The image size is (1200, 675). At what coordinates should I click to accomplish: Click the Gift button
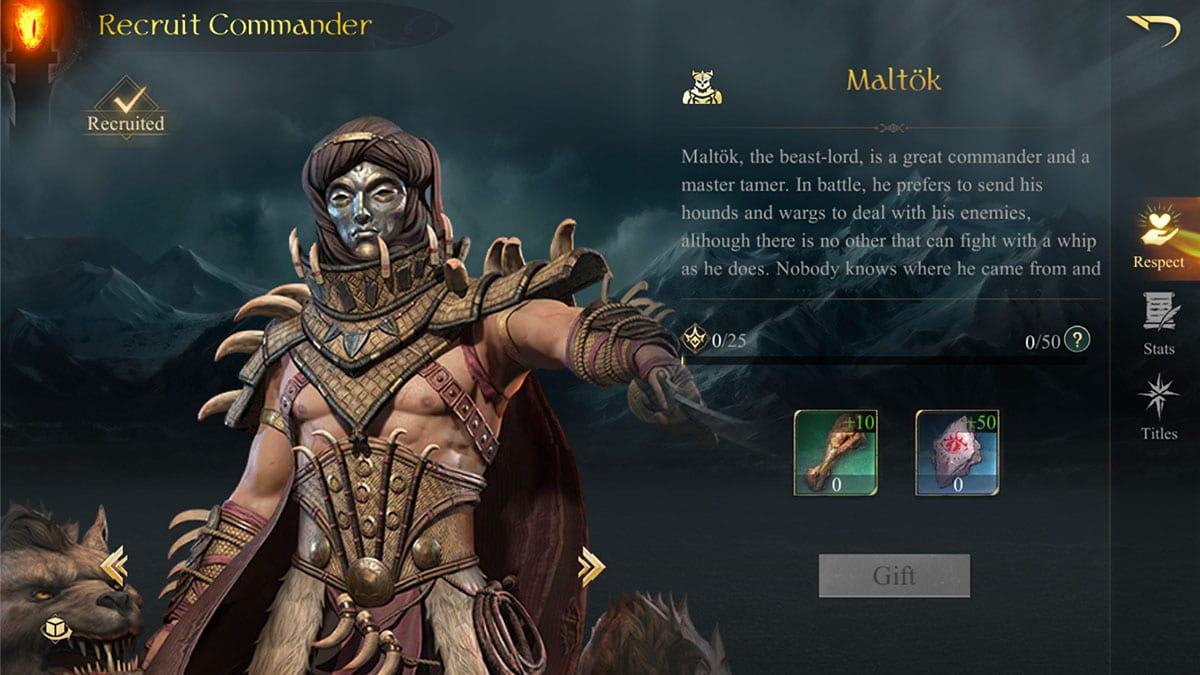[894, 576]
